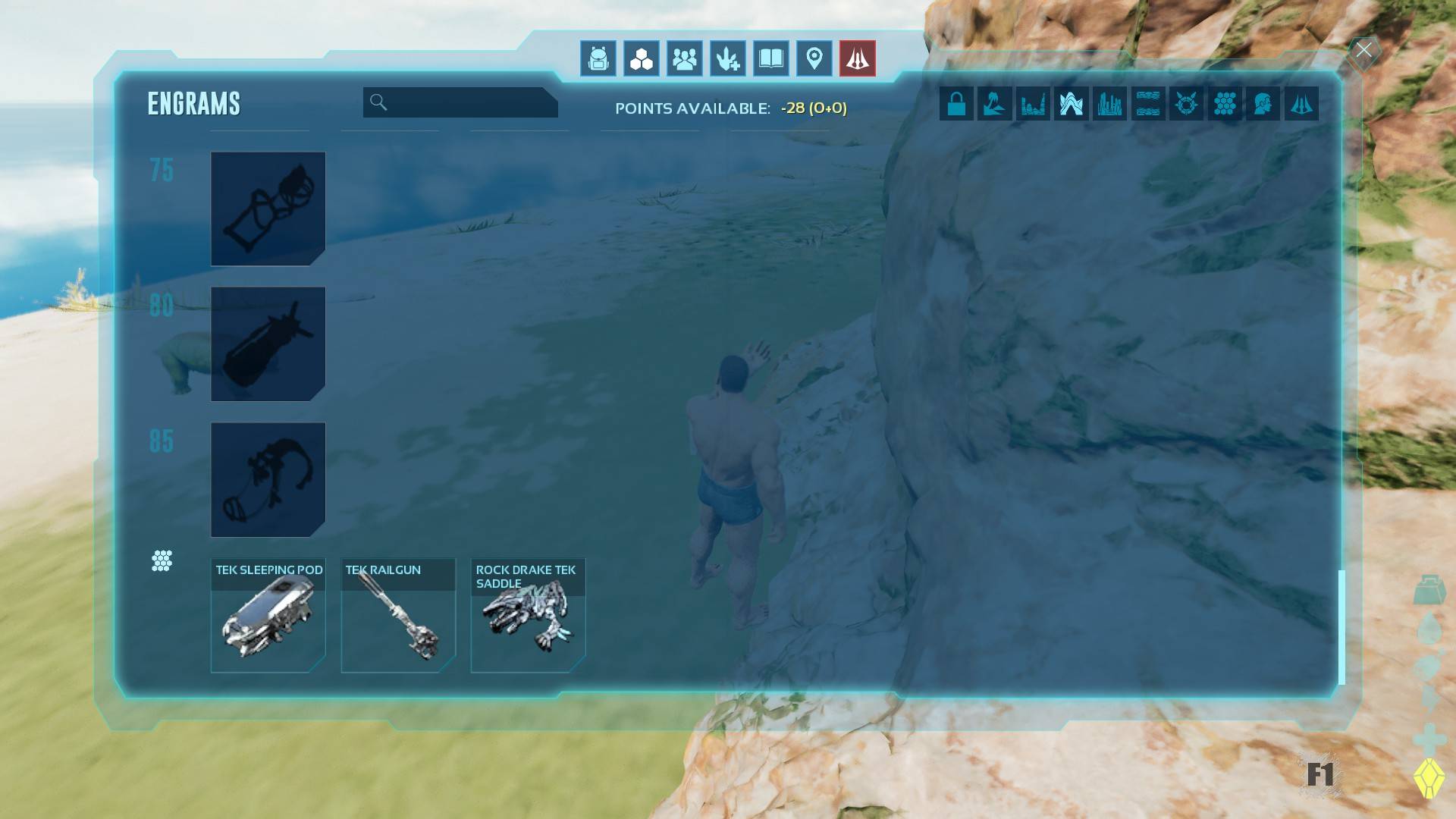Select the red highlighted top tab

point(857,58)
